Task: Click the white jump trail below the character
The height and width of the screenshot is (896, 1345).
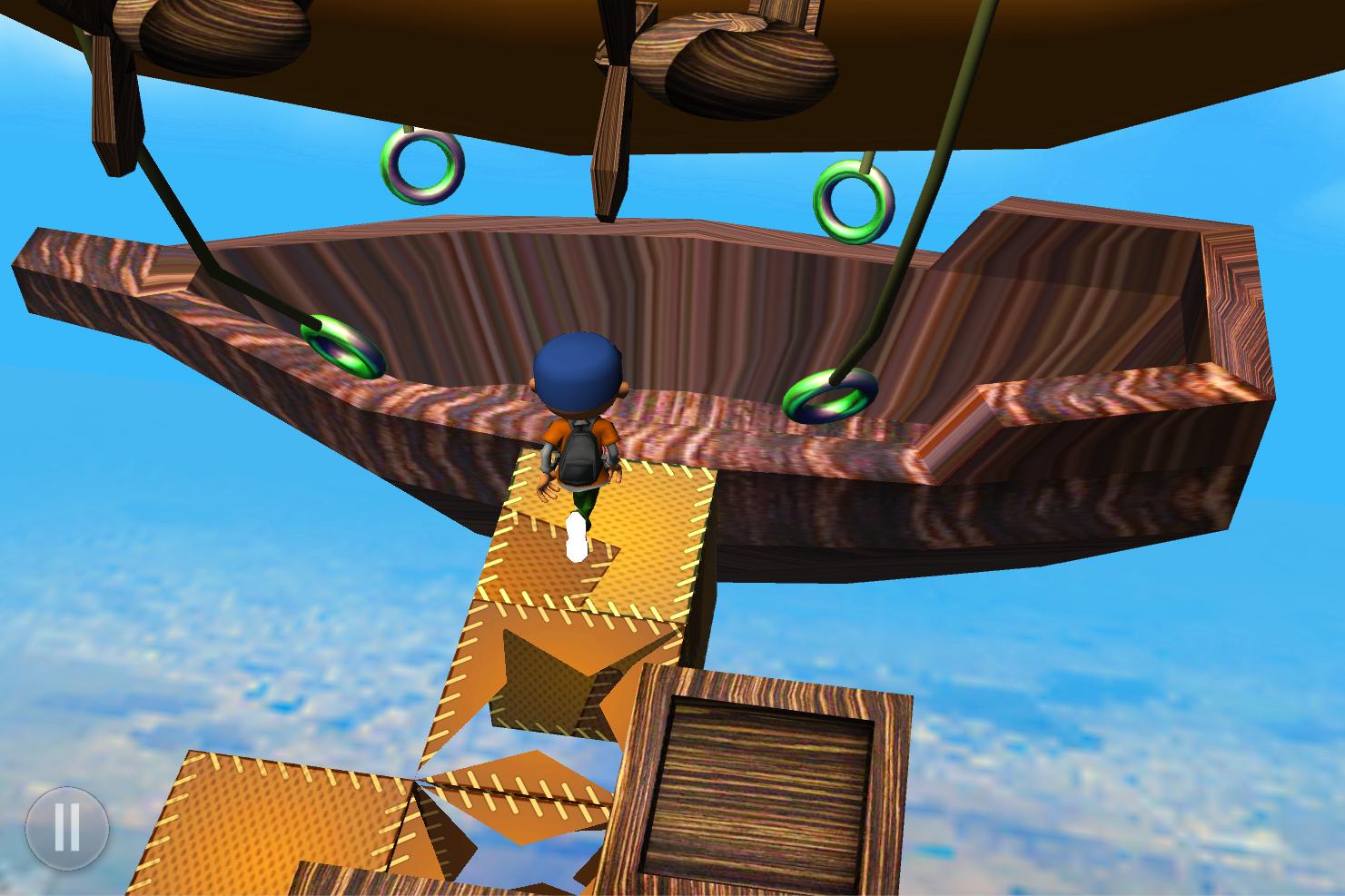Action: [x=576, y=536]
